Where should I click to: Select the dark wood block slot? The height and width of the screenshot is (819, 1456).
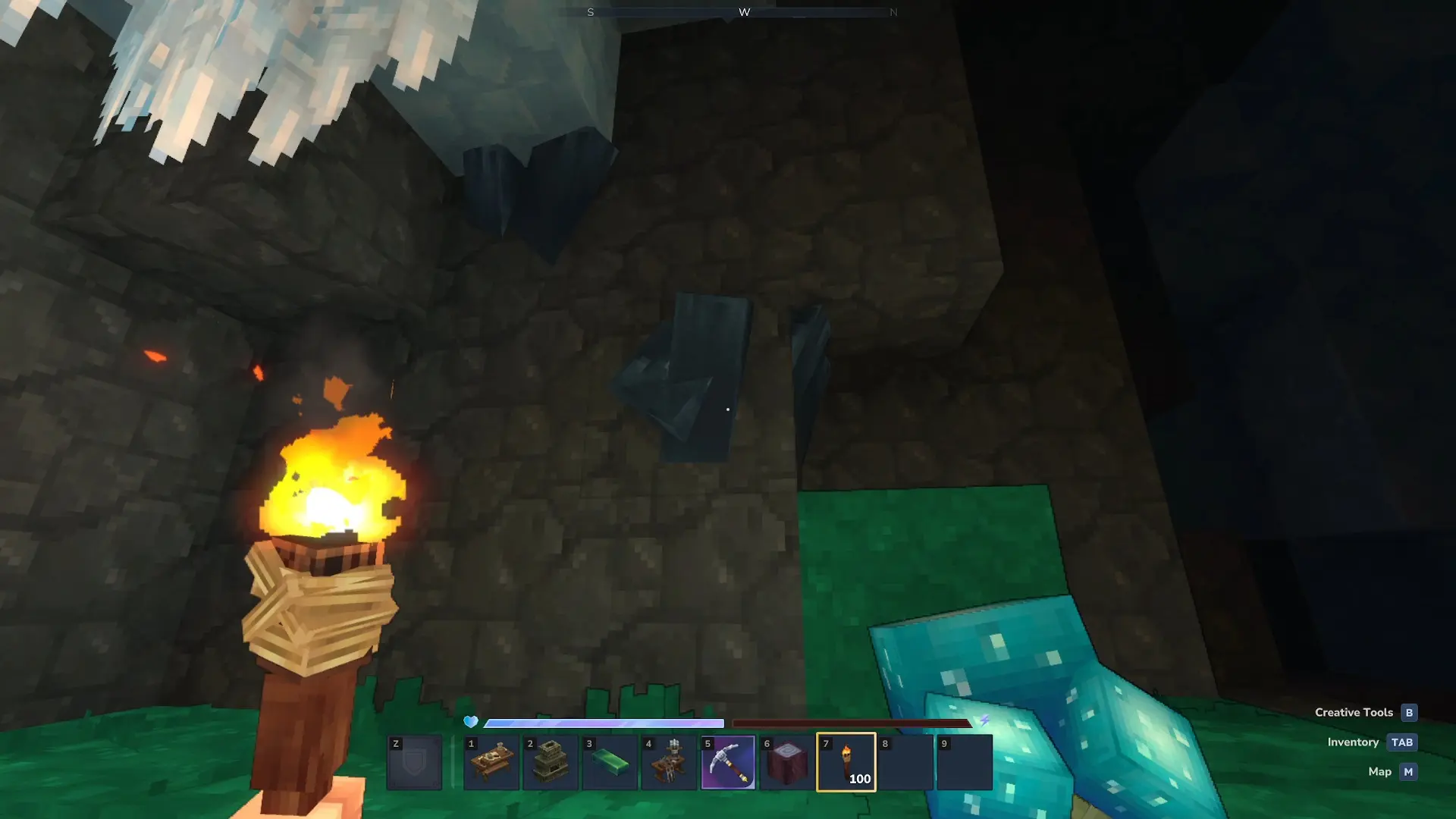787,762
